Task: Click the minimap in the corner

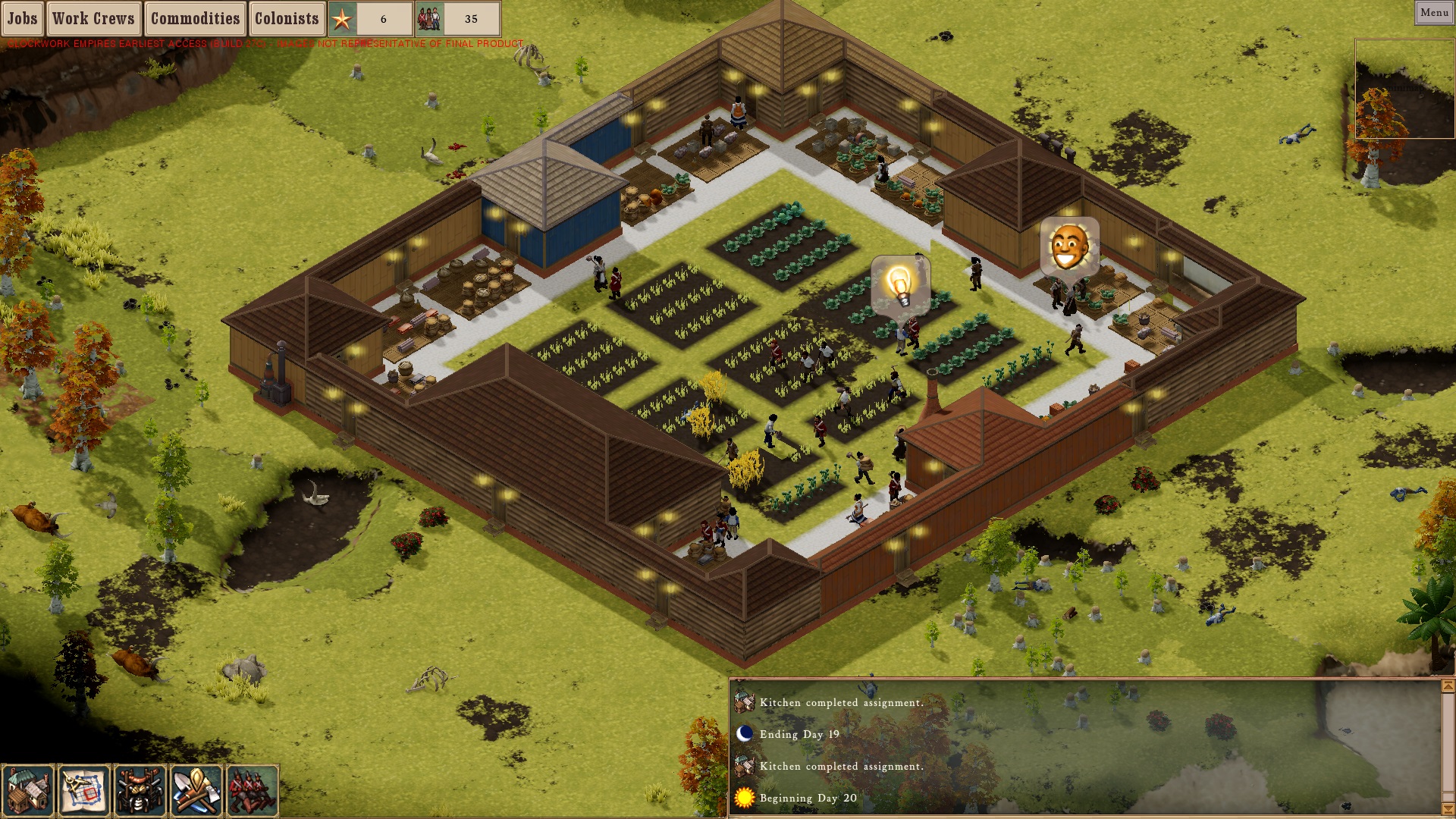Action: [1404, 89]
